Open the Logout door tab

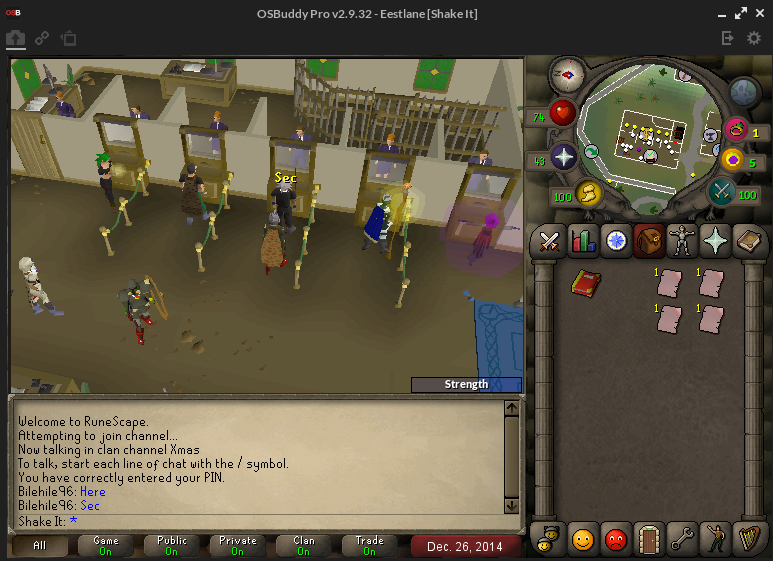point(649,539)
